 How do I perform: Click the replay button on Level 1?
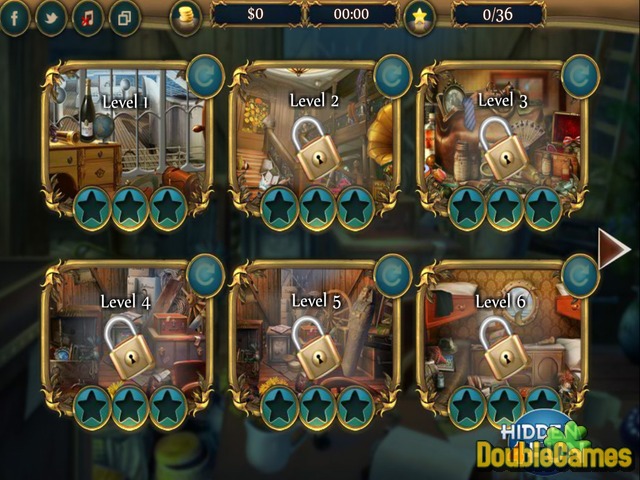[x=205, y=75]
